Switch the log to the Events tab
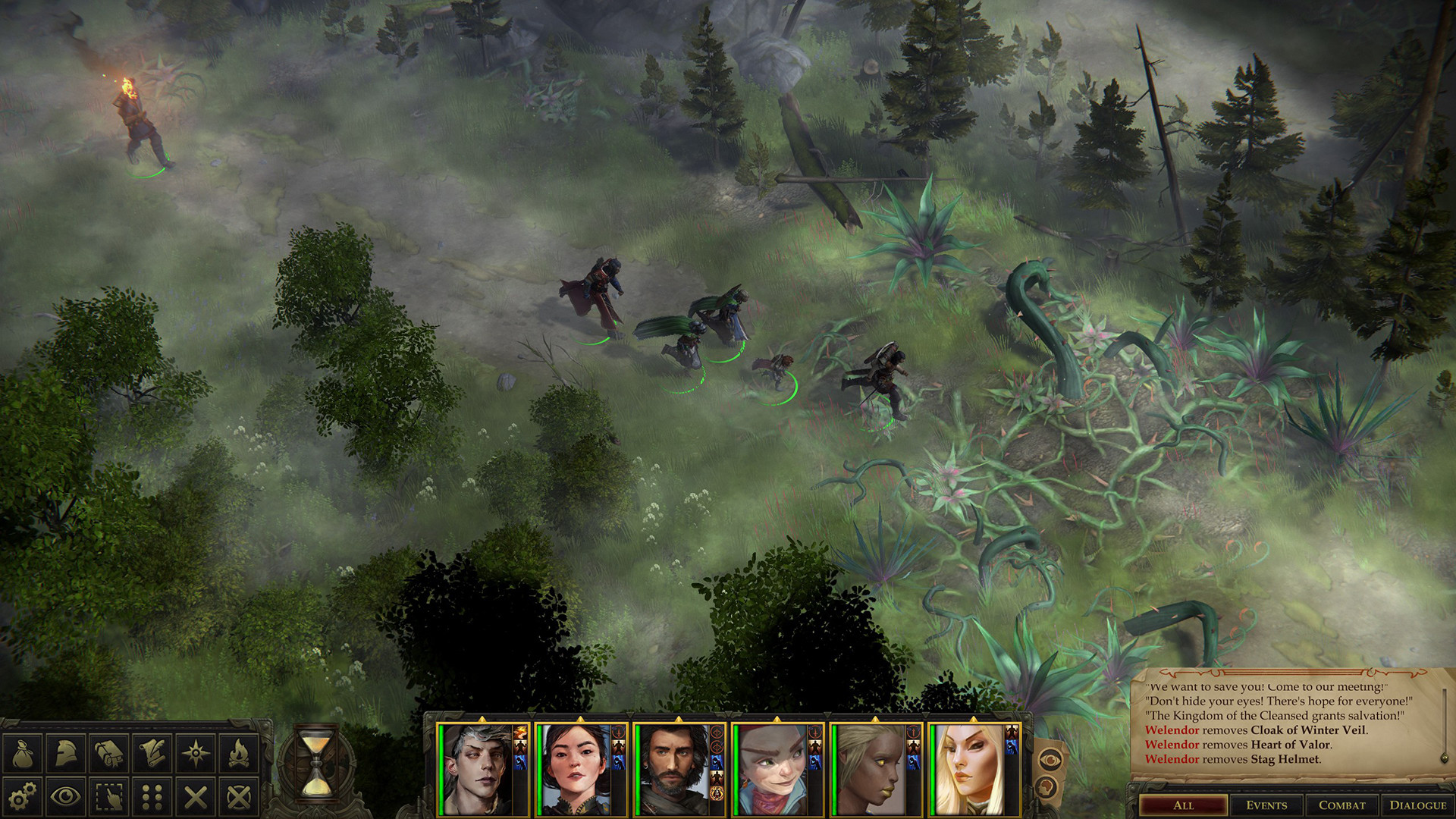The image size is (1456, 819). (x=1266, y=805)
